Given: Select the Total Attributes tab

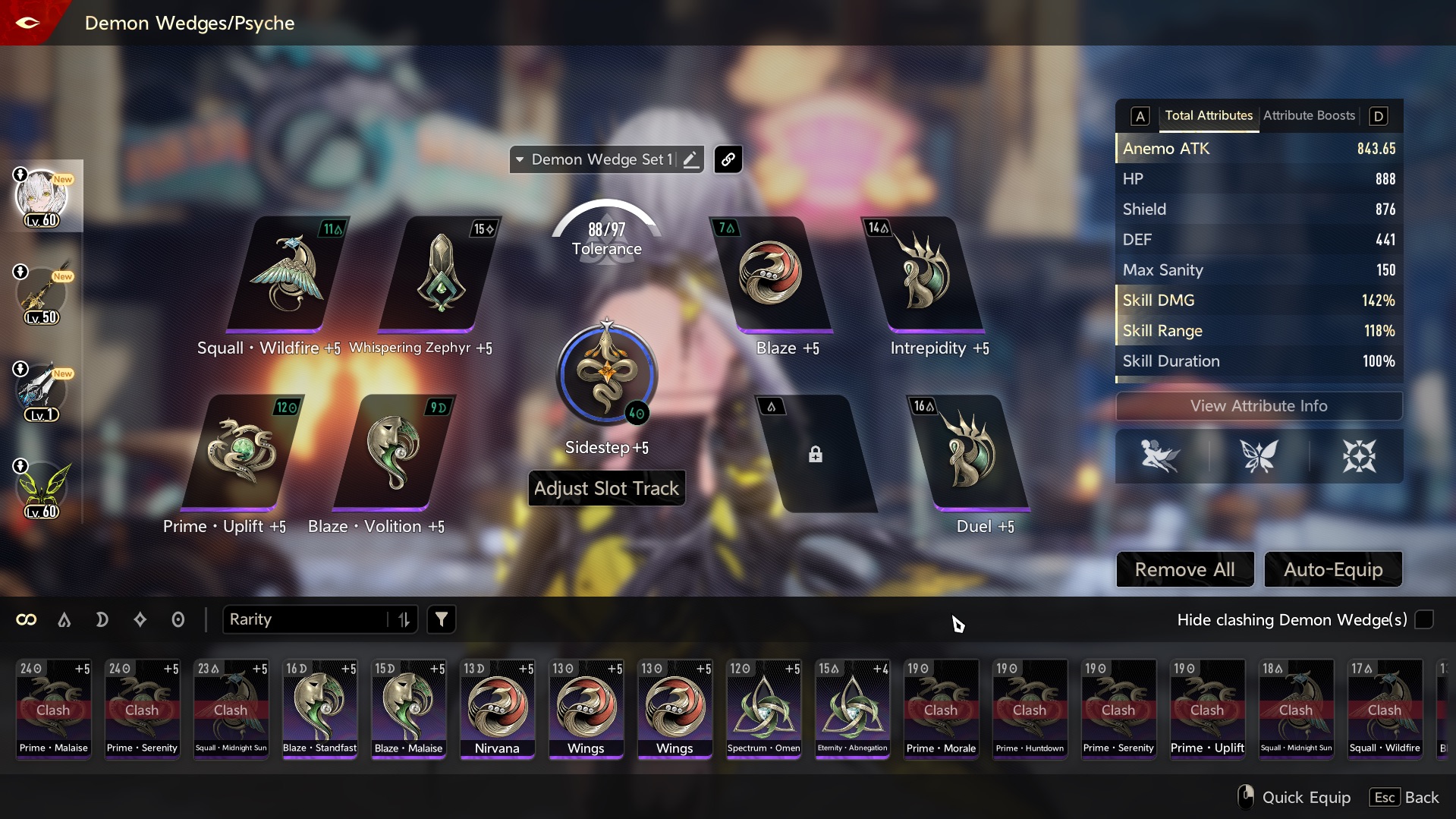Looking at the screenshot, I should (1208, 115).
